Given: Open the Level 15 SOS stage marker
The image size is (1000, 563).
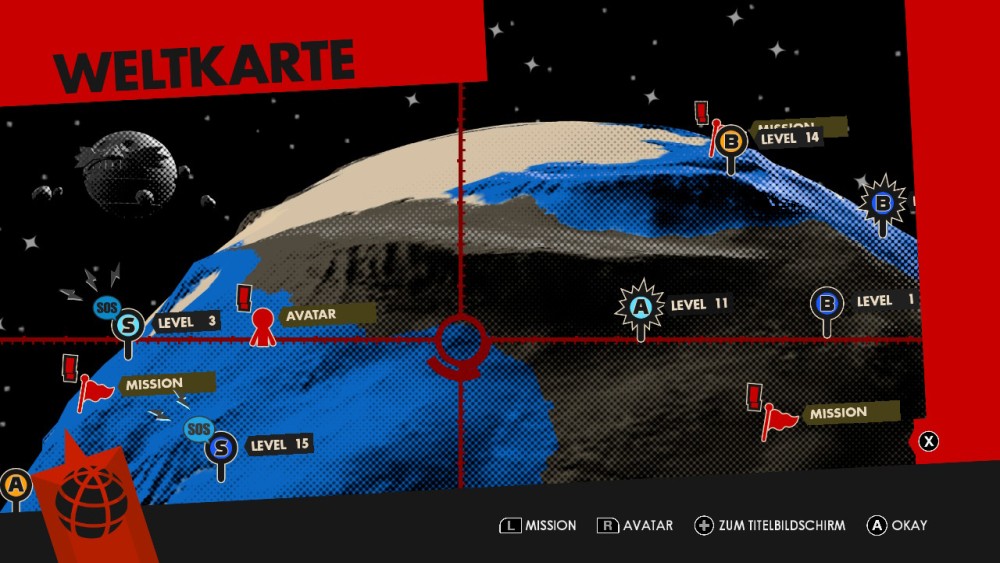Looking at the screenshot, I should coord(221,446).
